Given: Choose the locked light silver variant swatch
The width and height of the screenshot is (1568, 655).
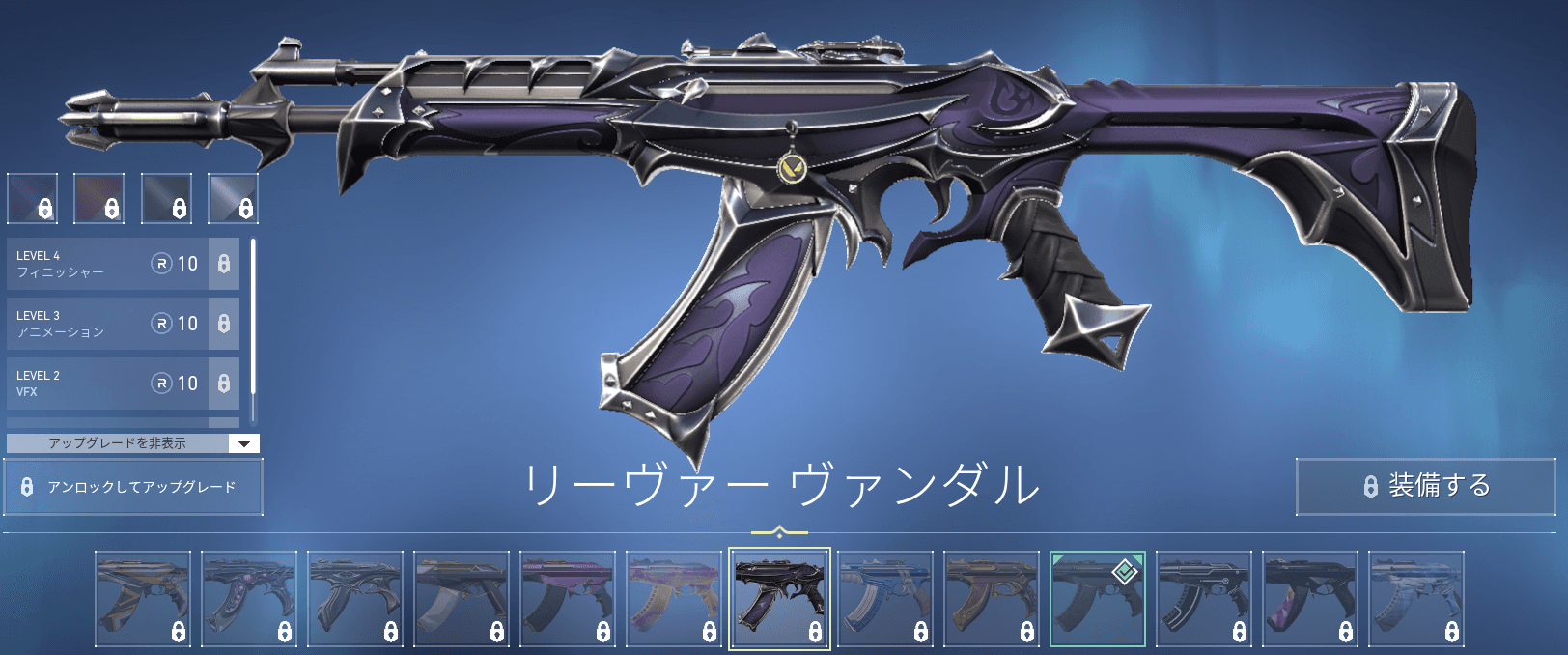Looking at the screenshot, I should 234,198.
